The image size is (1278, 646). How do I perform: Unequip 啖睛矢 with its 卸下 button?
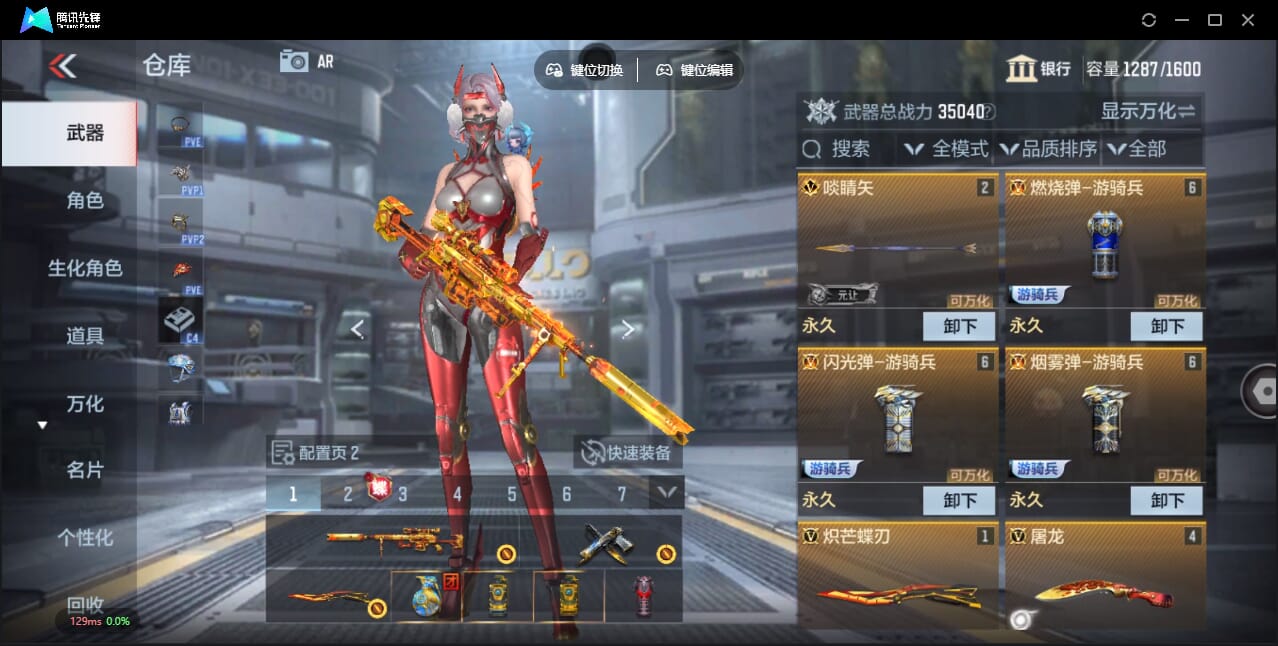(x=958, y=326)
